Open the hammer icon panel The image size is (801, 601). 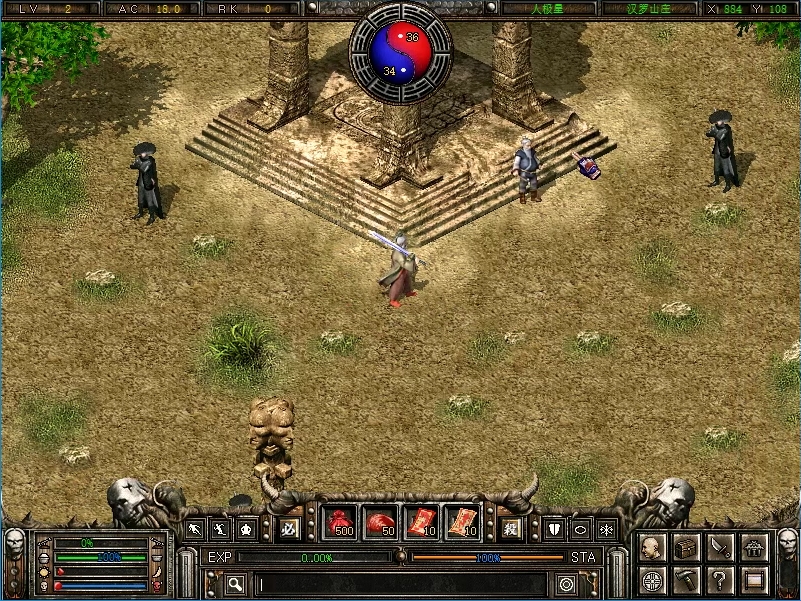[686, 579]
